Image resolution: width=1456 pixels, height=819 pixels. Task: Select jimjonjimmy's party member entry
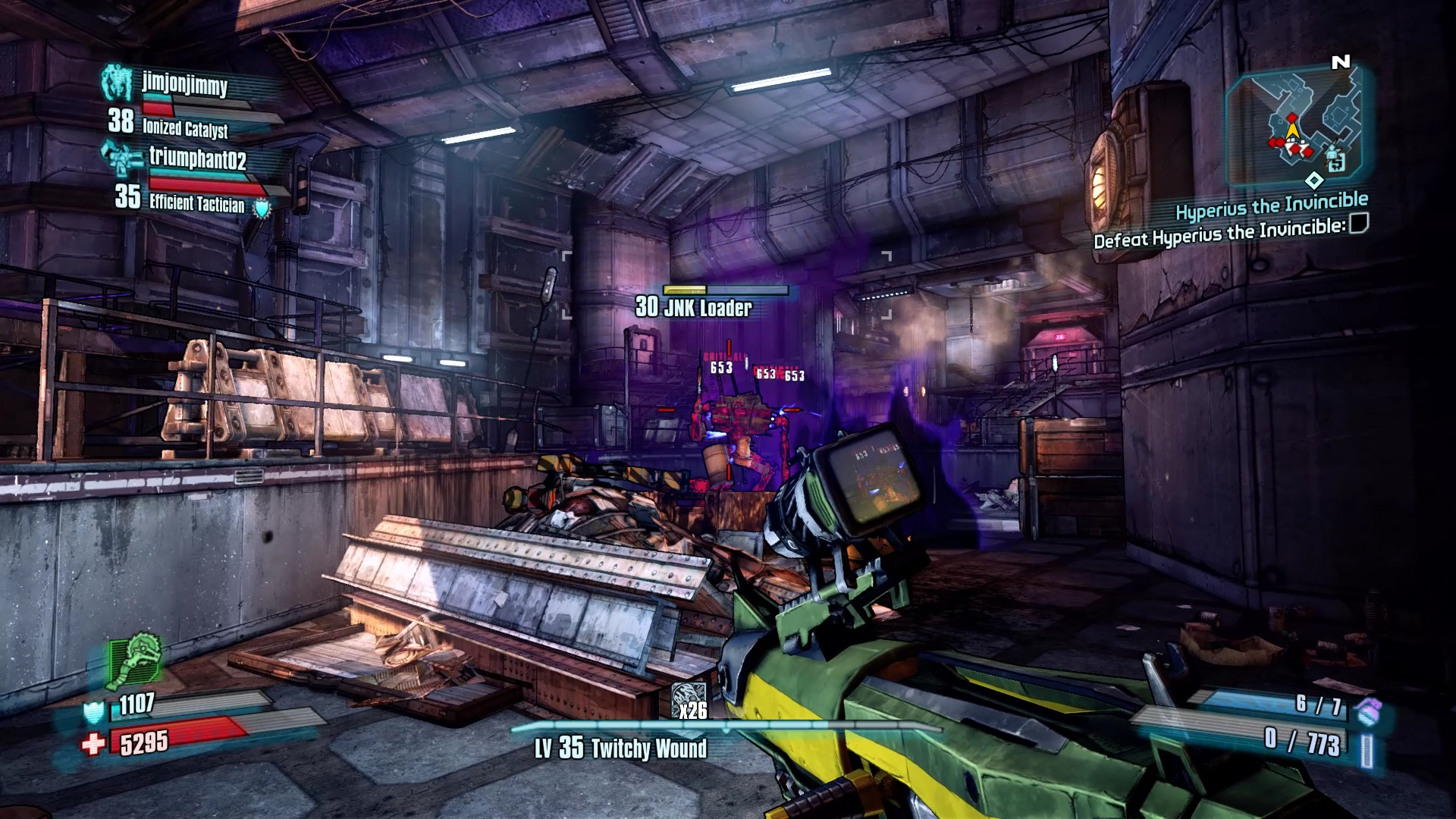[185, 85]
